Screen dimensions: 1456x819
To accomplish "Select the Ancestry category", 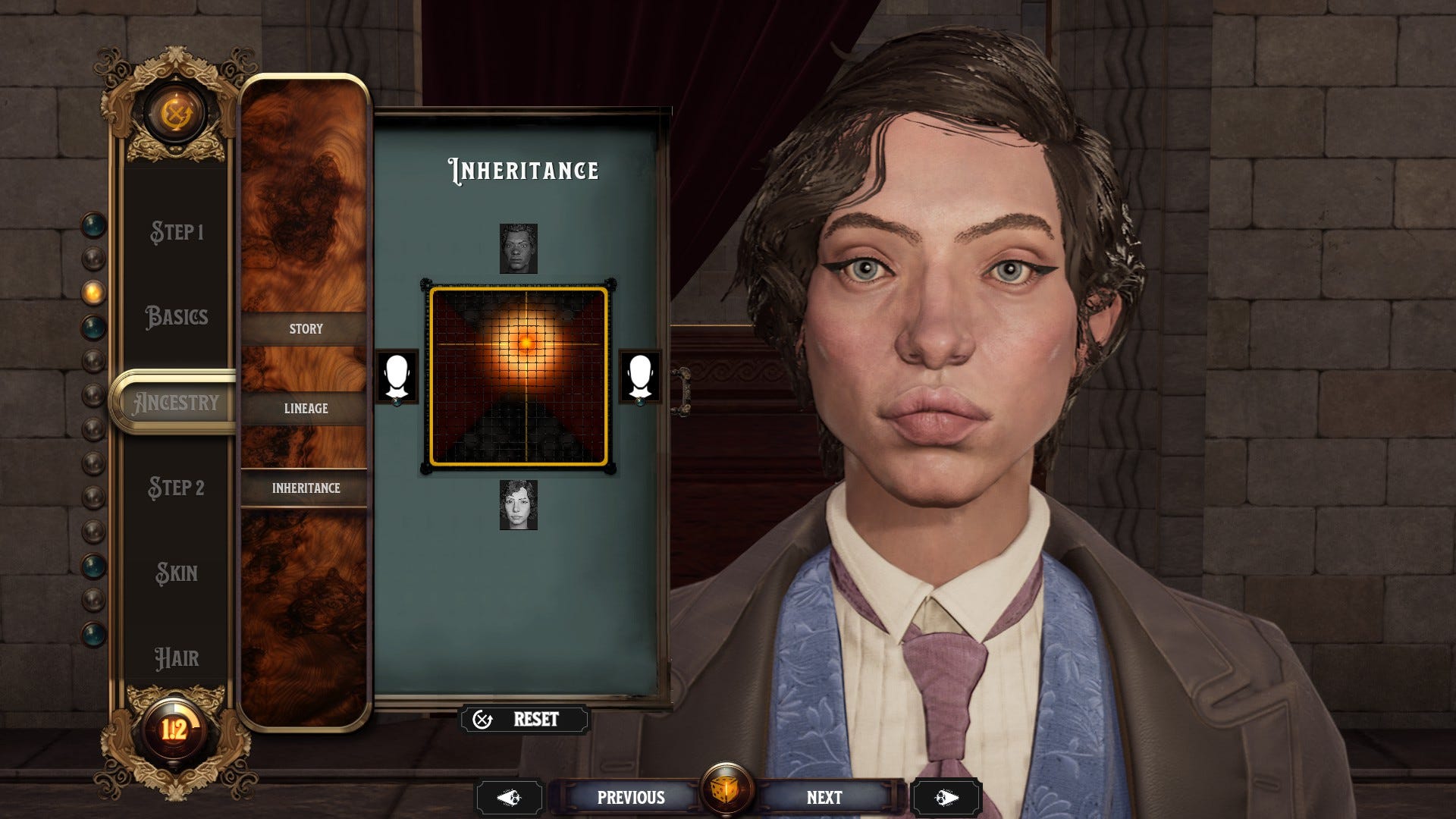I will [x=176, y=403].
